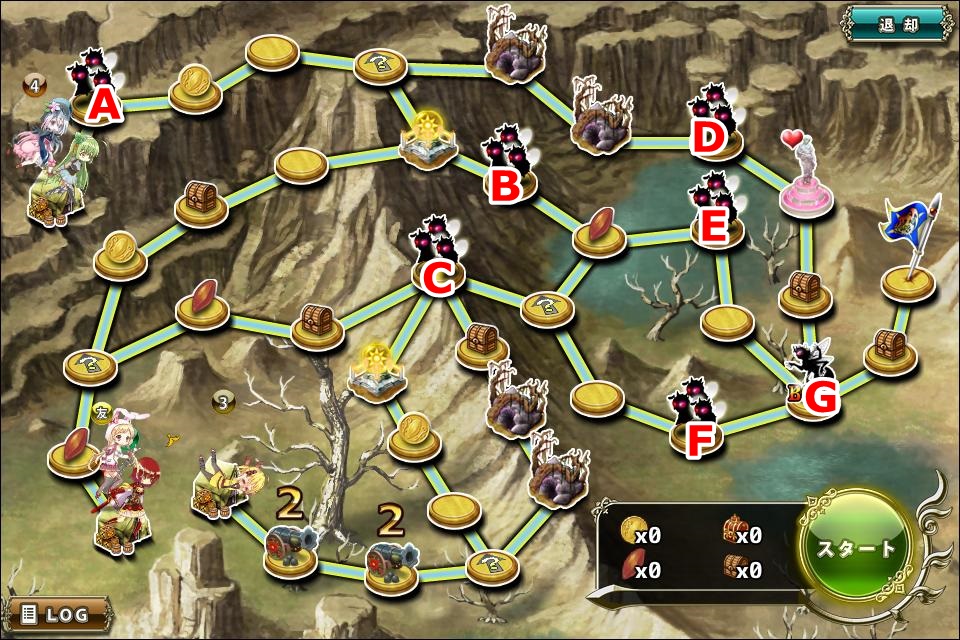Image resolution: width=960 pixels, height=640 pixels.
Task: Click the 退却 retreat button
Action: [896, 23]
